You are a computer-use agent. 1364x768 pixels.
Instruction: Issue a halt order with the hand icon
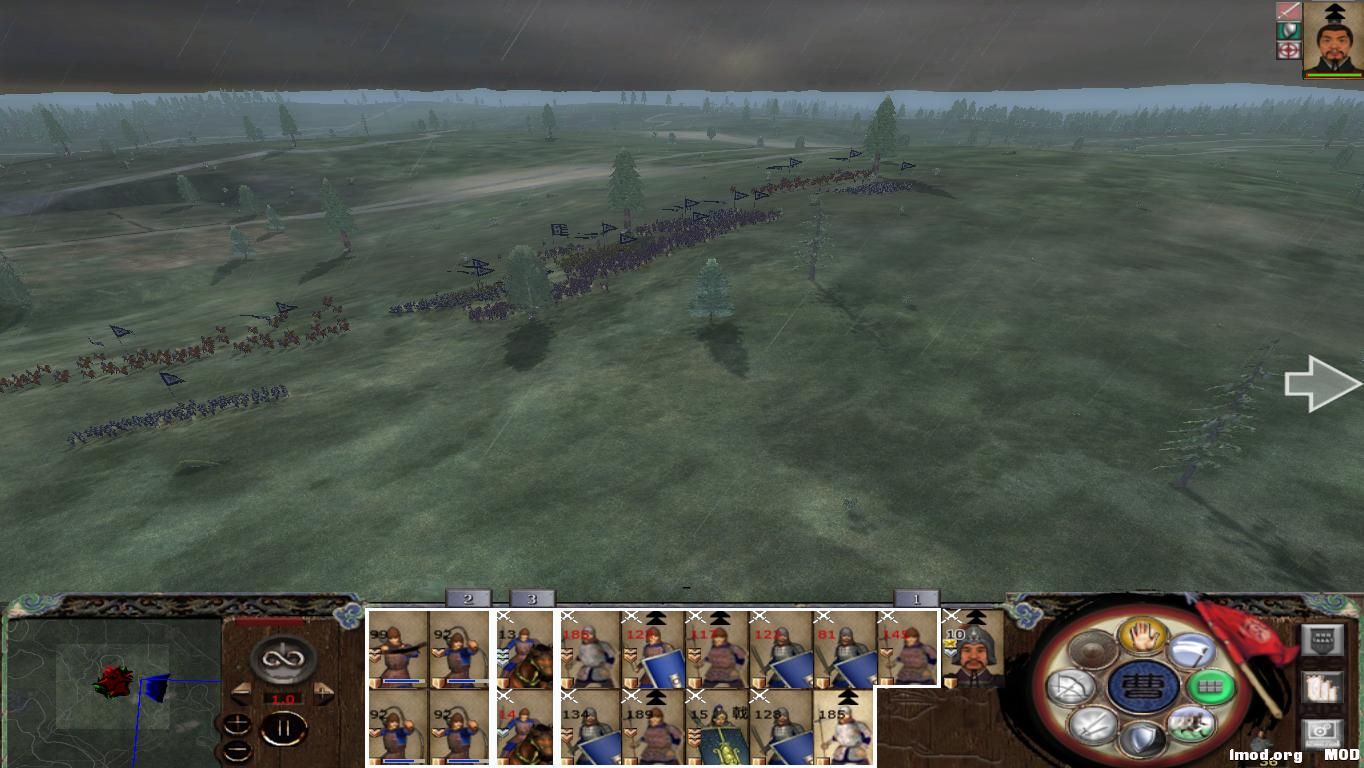click(1141, 636)
